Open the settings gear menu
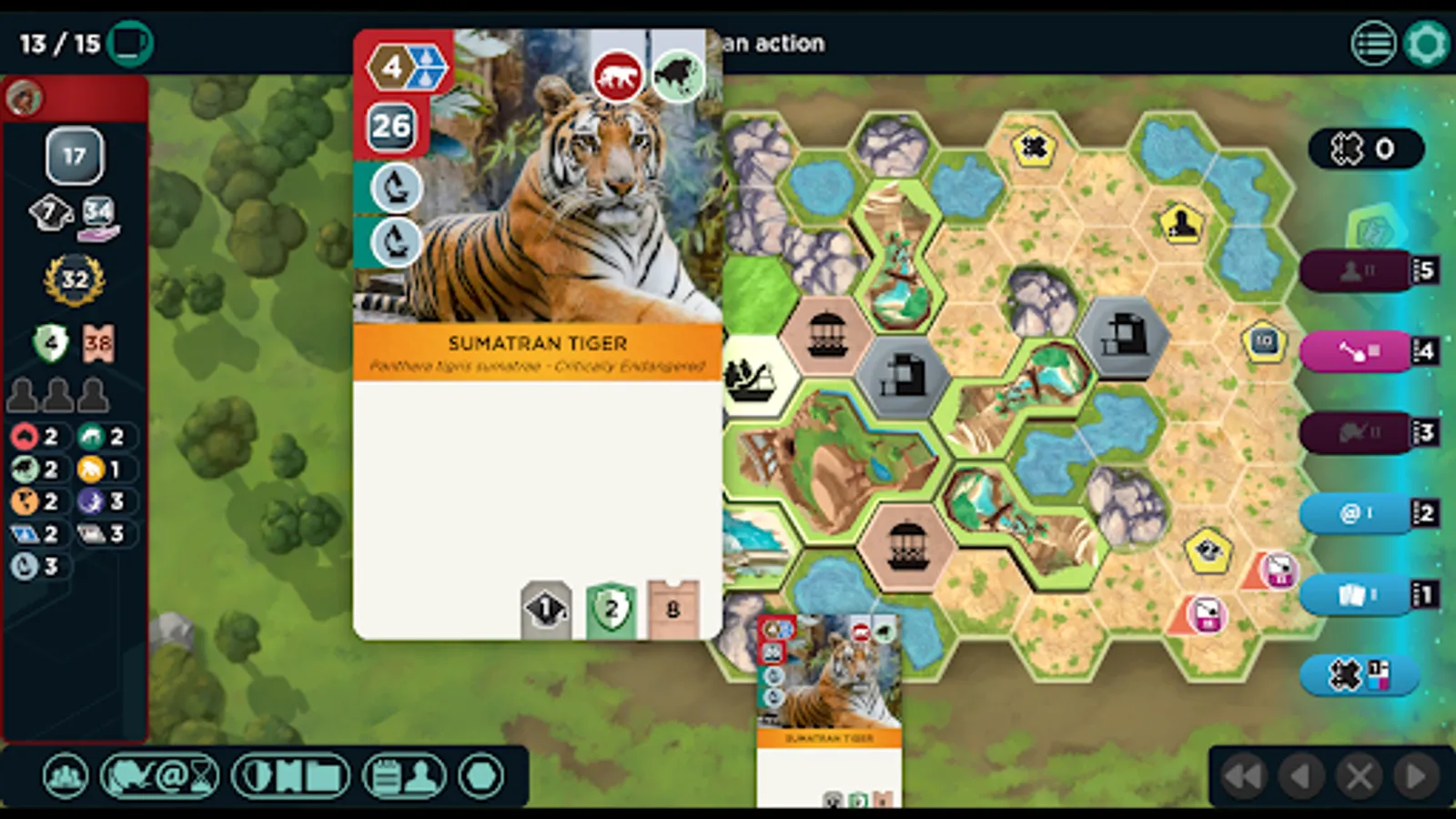 [x=1427, y=42]
